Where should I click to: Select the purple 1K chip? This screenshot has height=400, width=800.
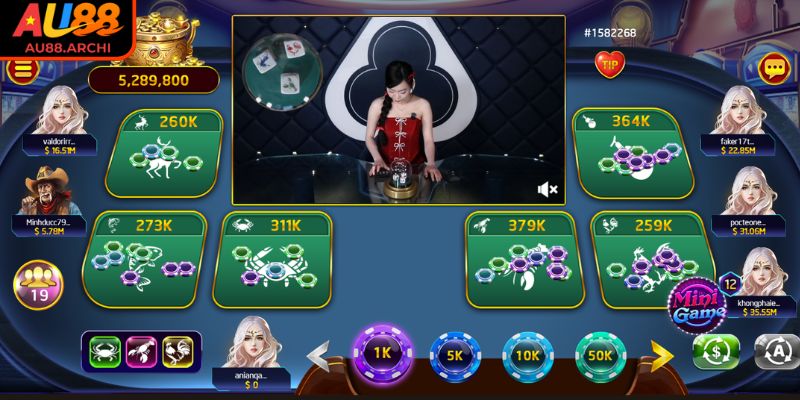pyautogui.click(x=380, y=353)
